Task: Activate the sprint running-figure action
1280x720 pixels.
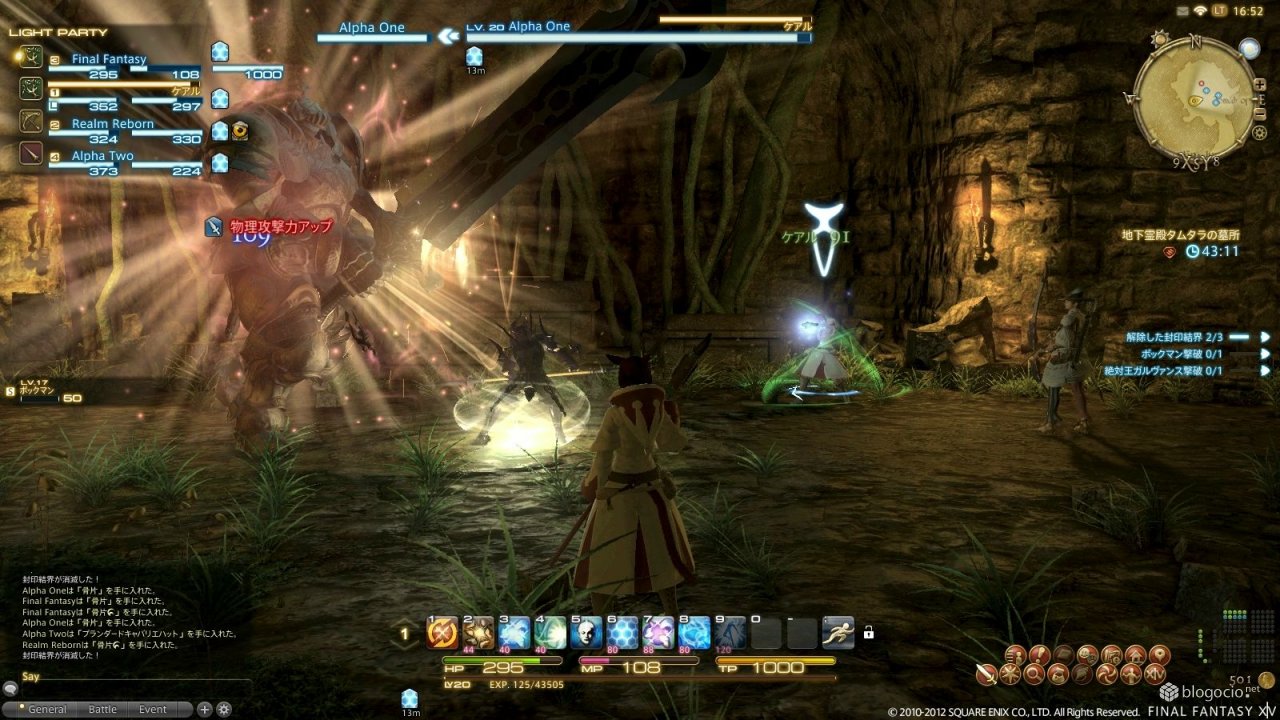Action: point(838,633)
